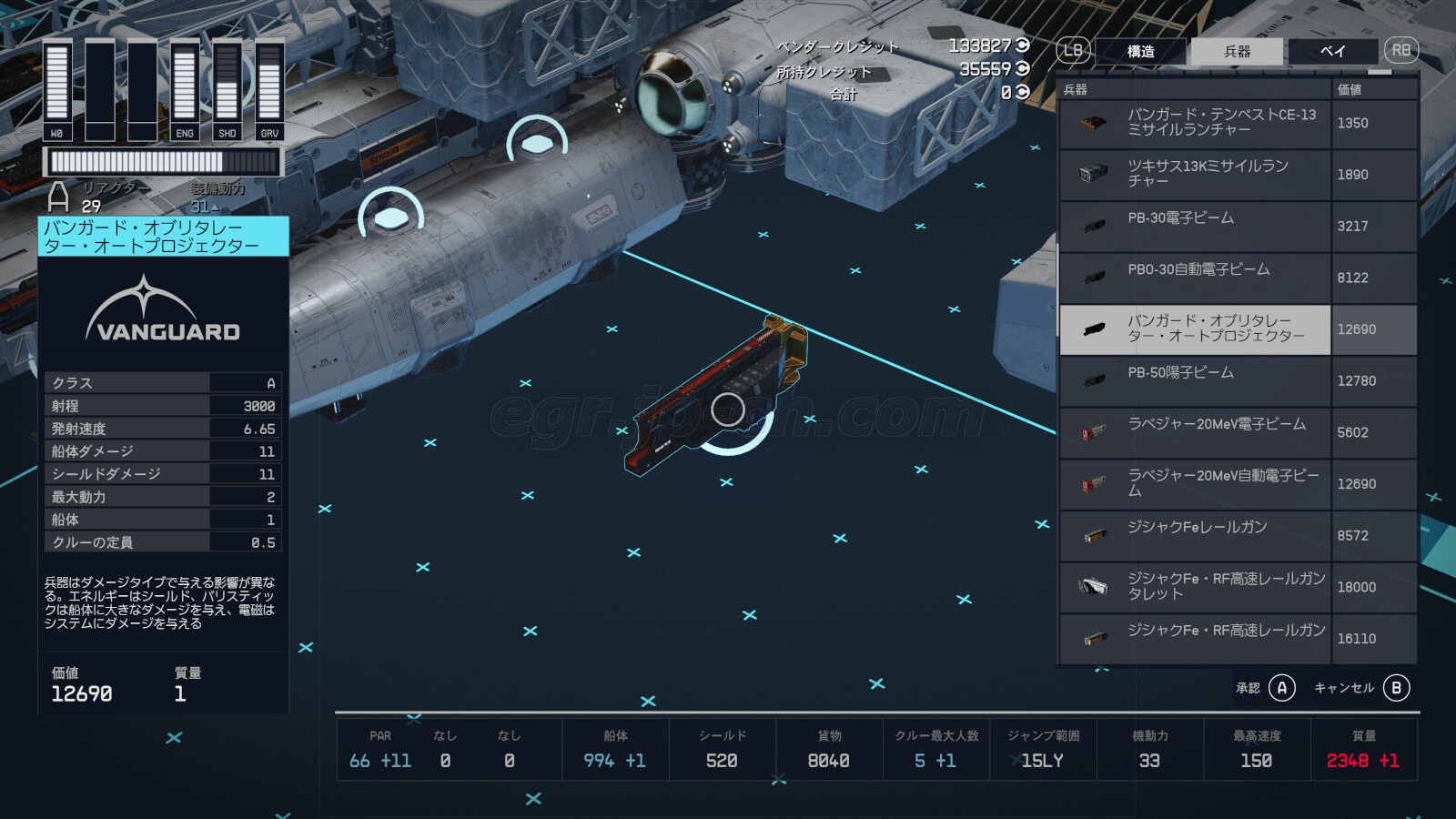
Task: Open the 兵器 weapons tab
Action: click(1237, 52)
